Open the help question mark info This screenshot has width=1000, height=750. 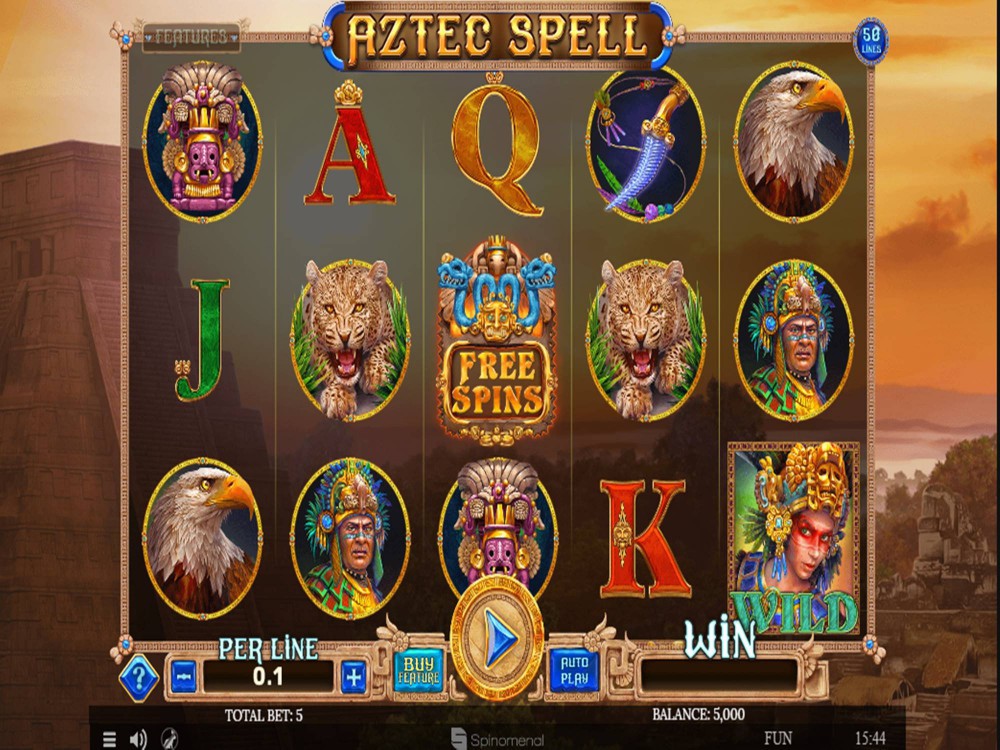click(x=139, y=678)
